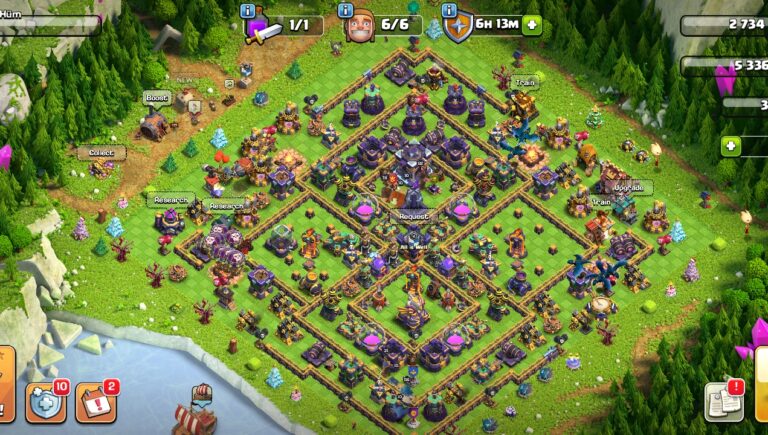Screen dimensions: 768x435
Task: Tap the Collect bubble
Action: 102,153
